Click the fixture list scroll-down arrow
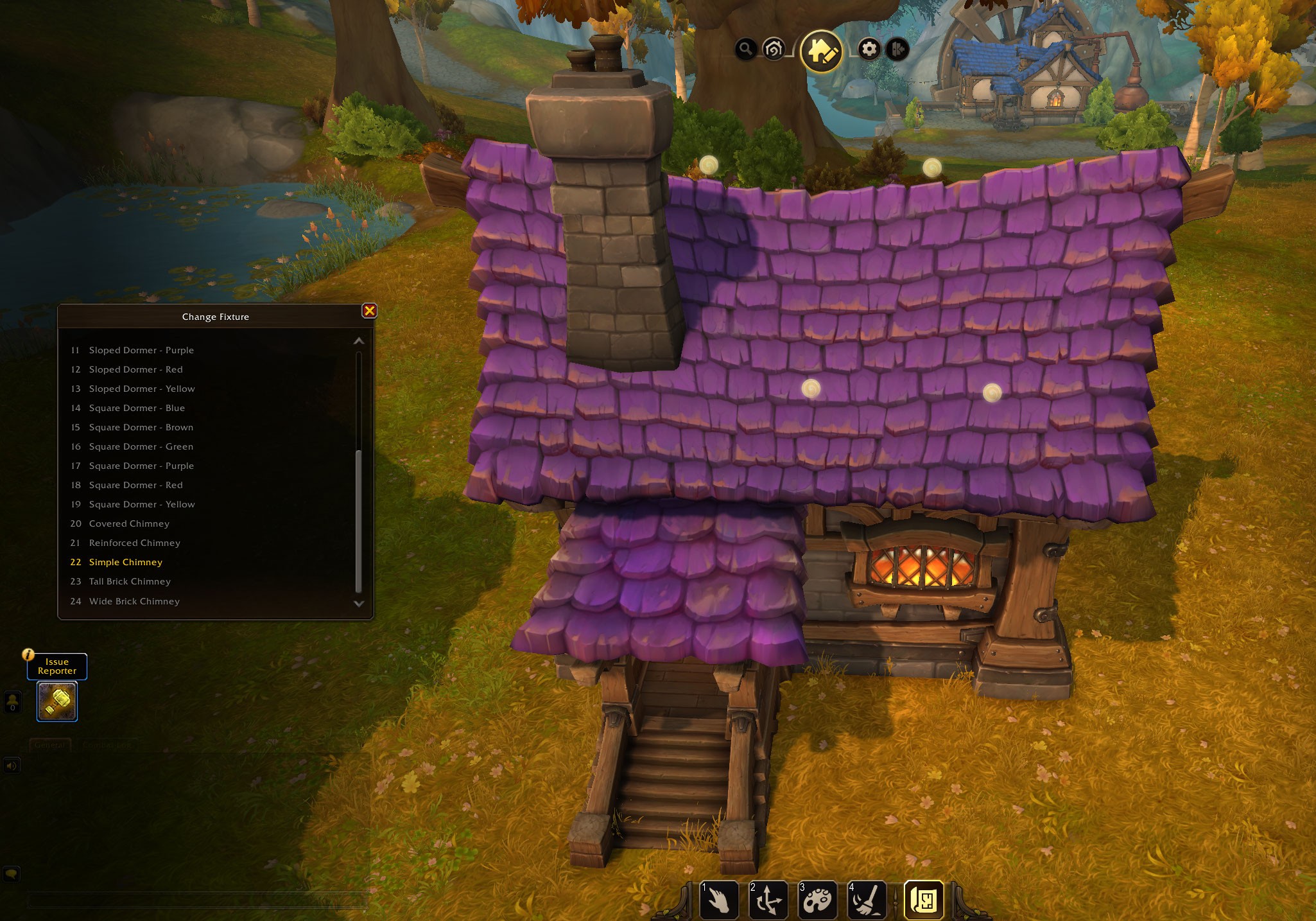 [359, 604]
